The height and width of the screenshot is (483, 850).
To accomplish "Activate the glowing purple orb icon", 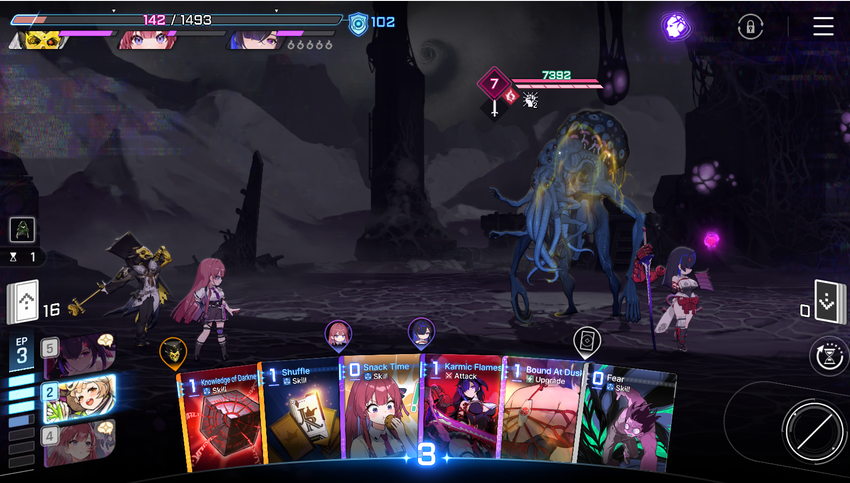I will (676, 26).
